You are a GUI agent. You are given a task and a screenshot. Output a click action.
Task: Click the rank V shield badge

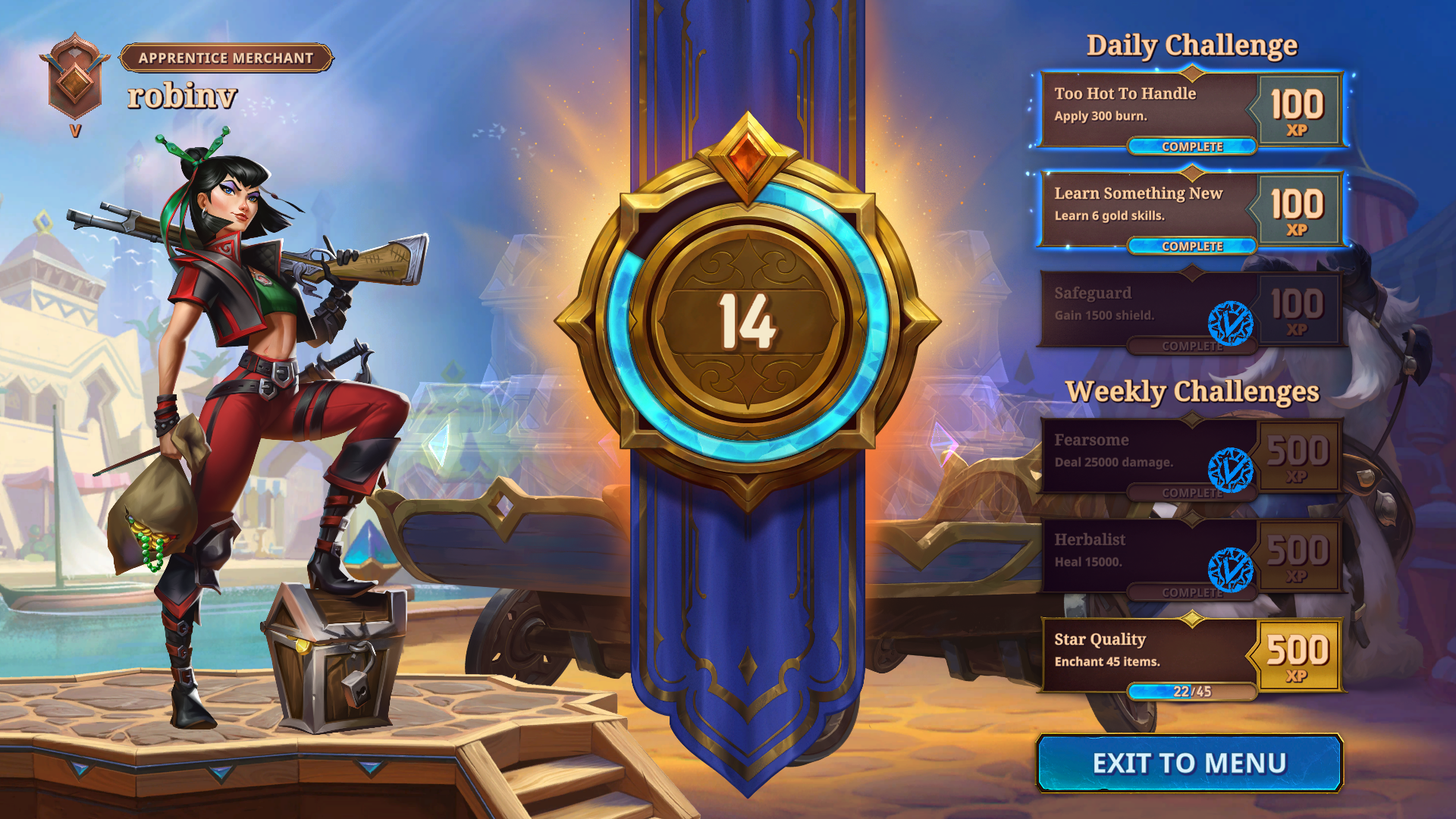(75, 78)
